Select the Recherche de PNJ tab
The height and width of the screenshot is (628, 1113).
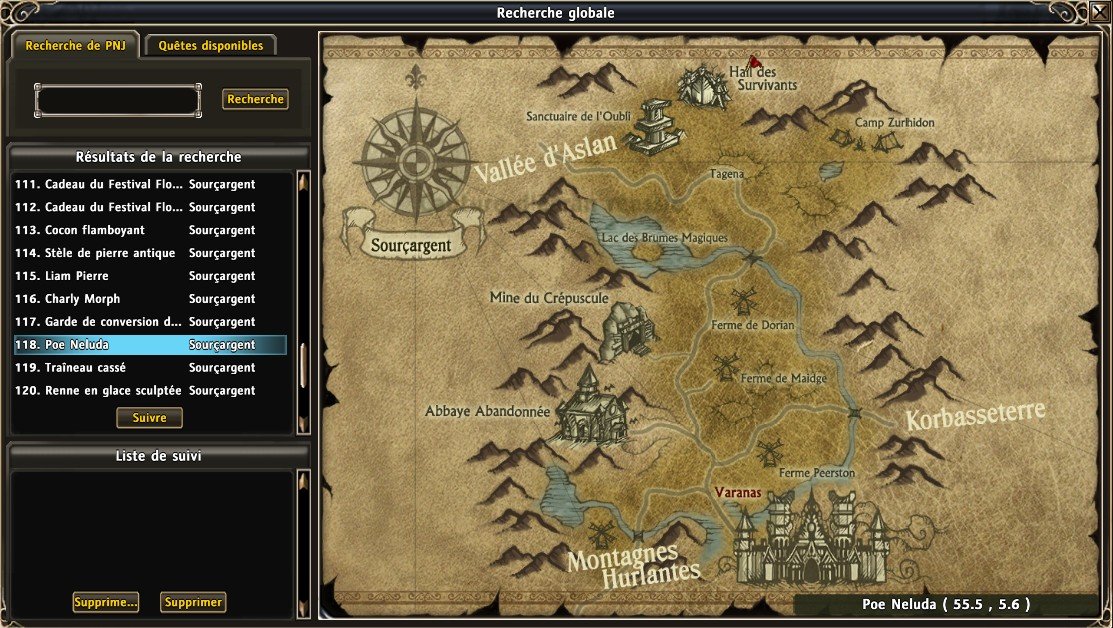click(75, 46)
